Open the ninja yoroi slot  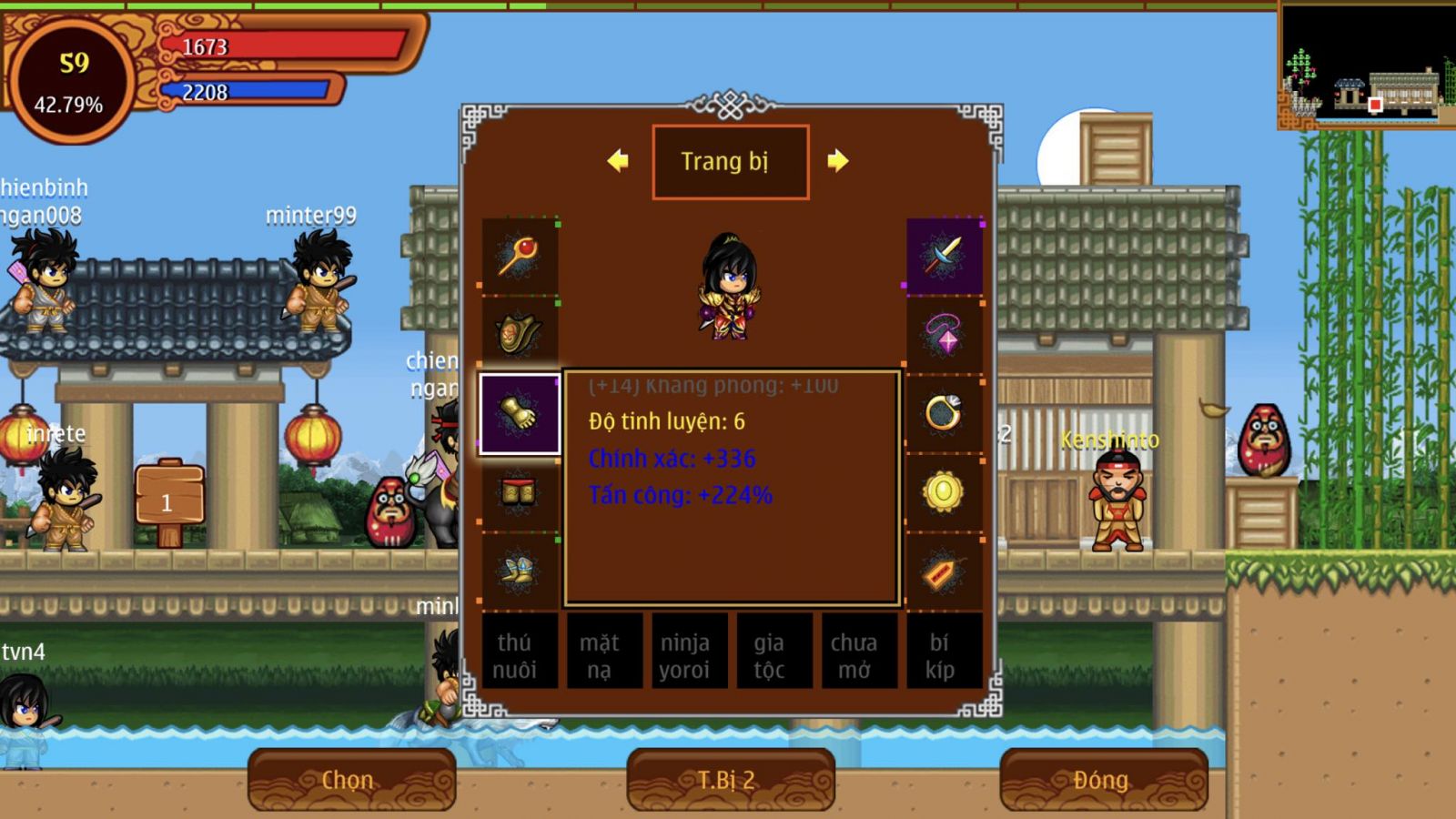[x=684, y=655]
